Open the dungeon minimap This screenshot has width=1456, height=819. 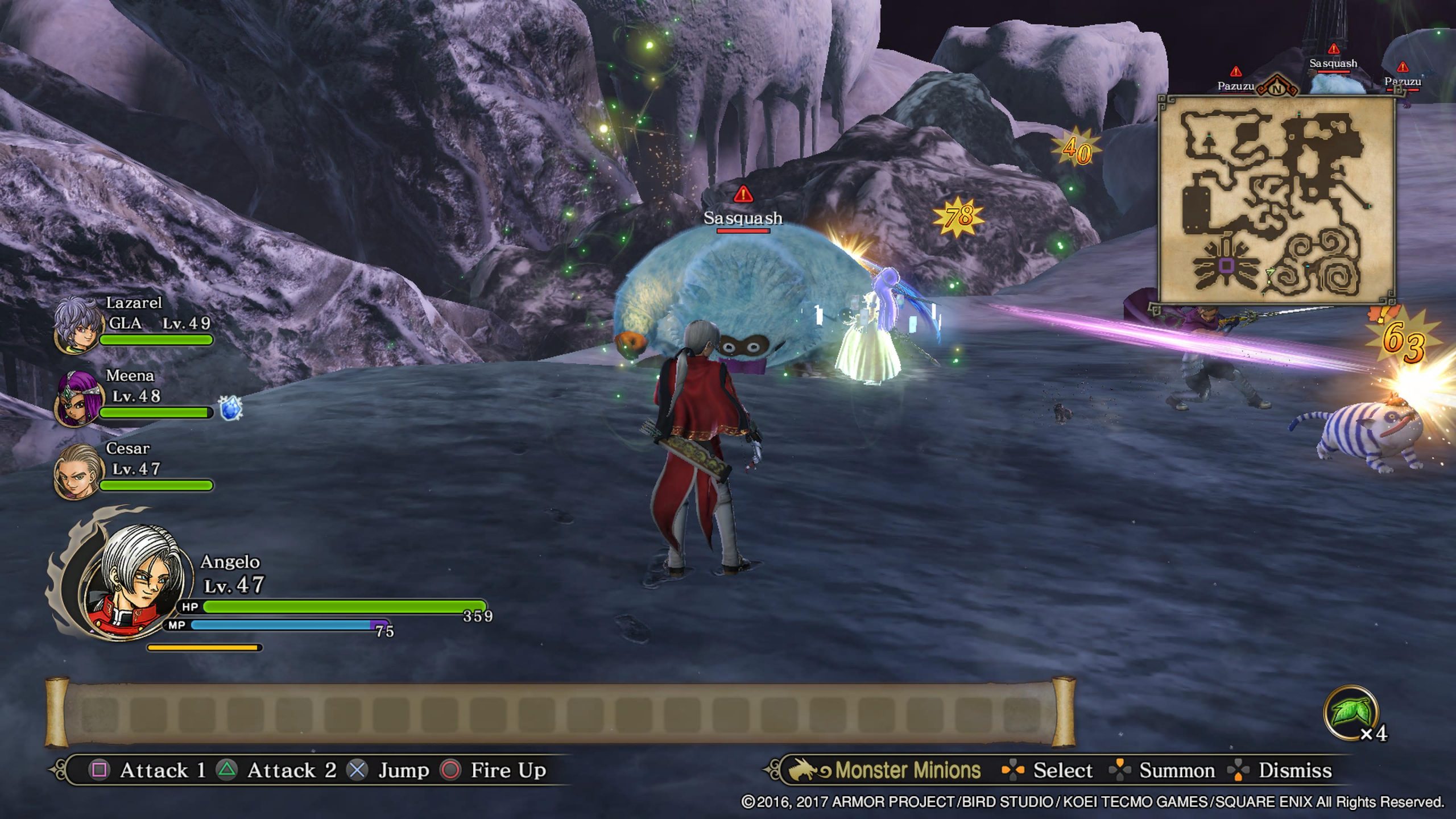point(1276,200)
